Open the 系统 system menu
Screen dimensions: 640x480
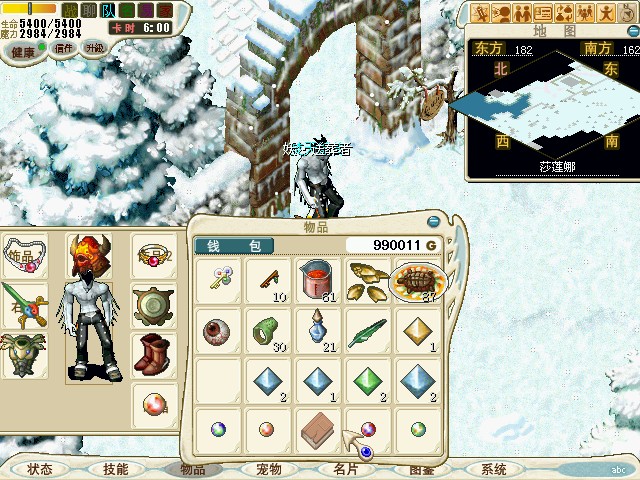pyautogui.click(x=493, y=469)
